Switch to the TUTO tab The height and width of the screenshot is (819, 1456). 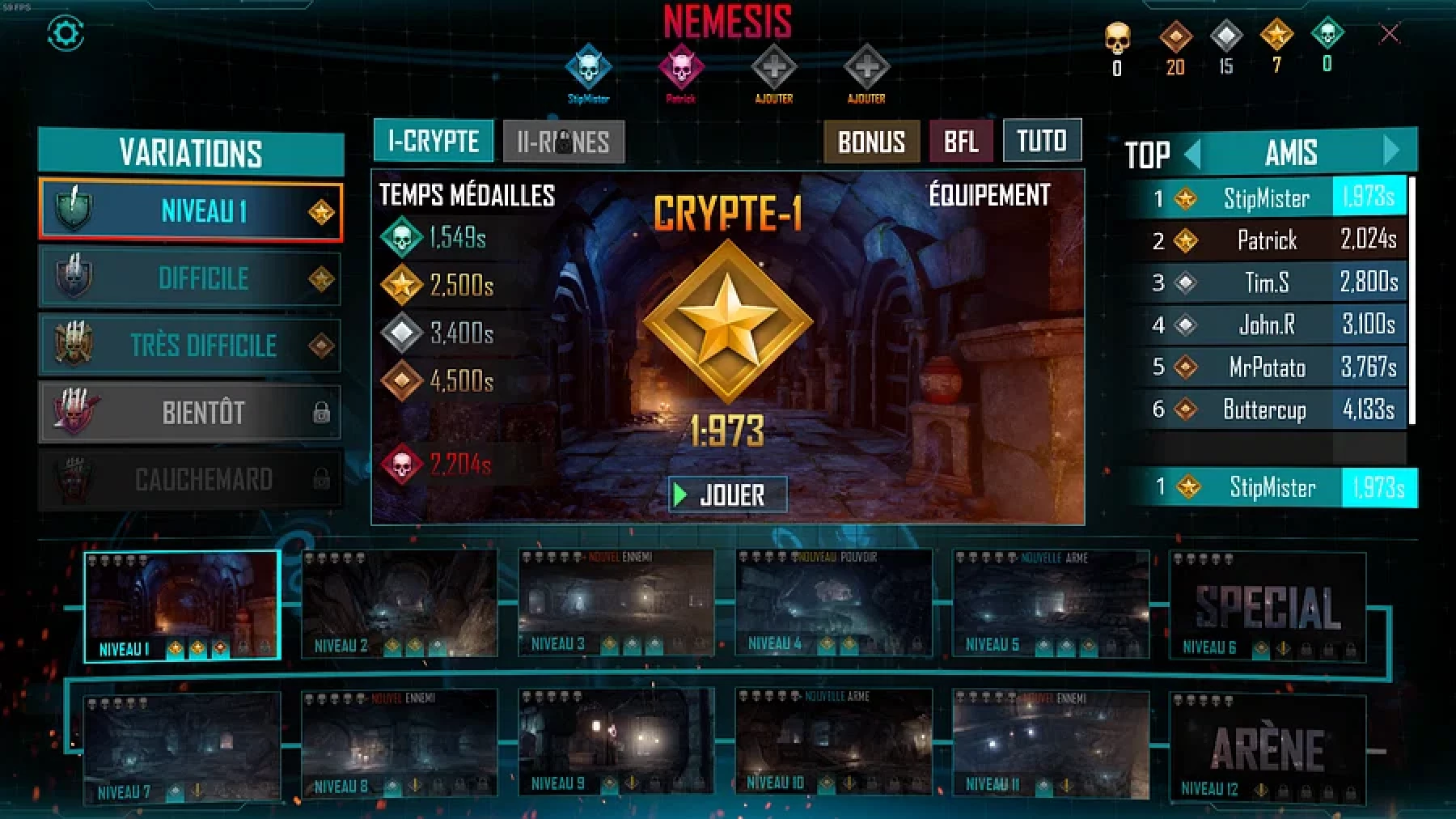tap(1041, 142)
